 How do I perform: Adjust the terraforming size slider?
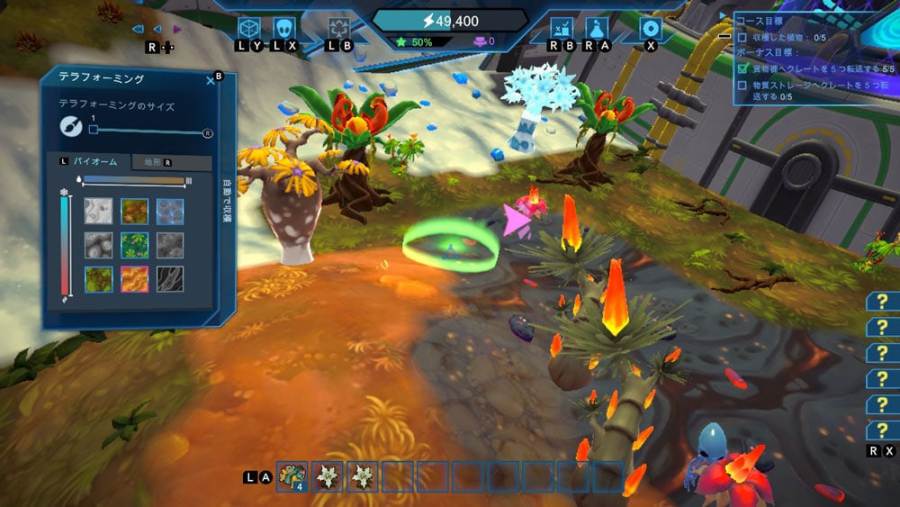coord(94,129)
